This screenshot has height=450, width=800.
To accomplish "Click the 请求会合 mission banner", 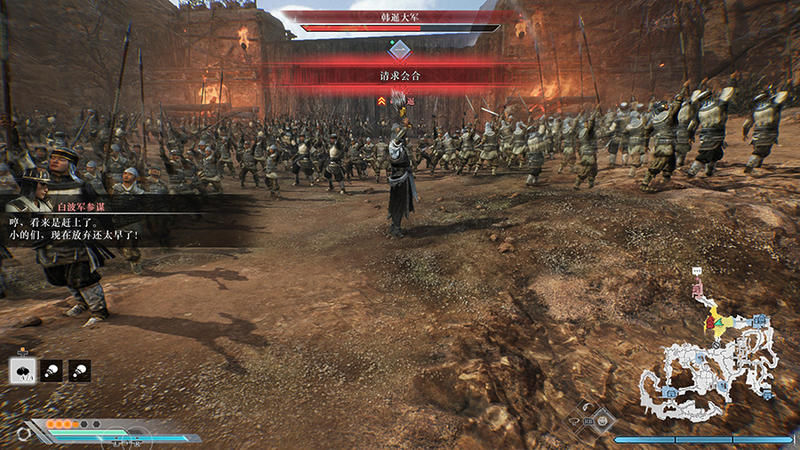I will [400, 75].
